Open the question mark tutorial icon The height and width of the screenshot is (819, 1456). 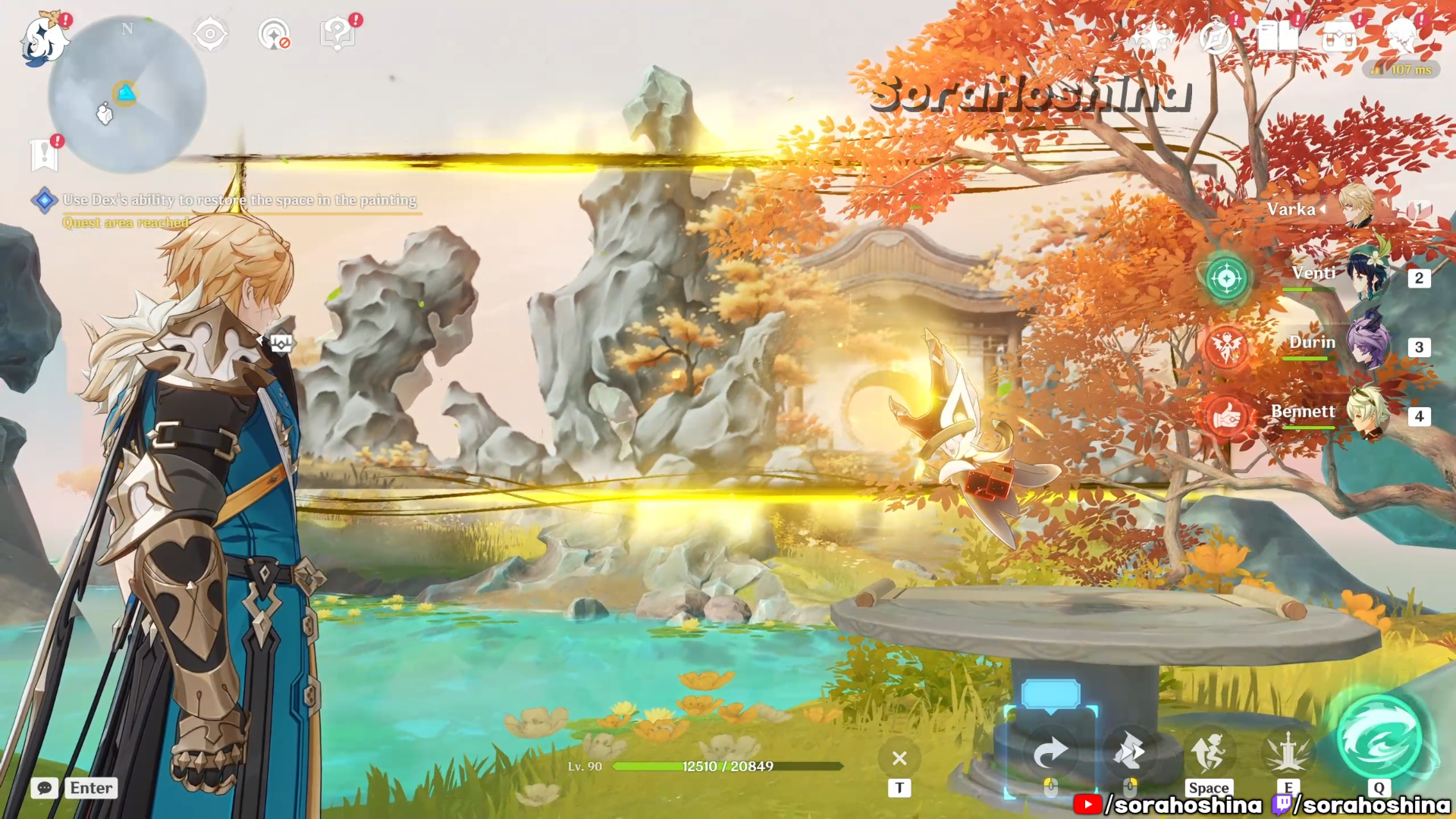coord(337,34)
